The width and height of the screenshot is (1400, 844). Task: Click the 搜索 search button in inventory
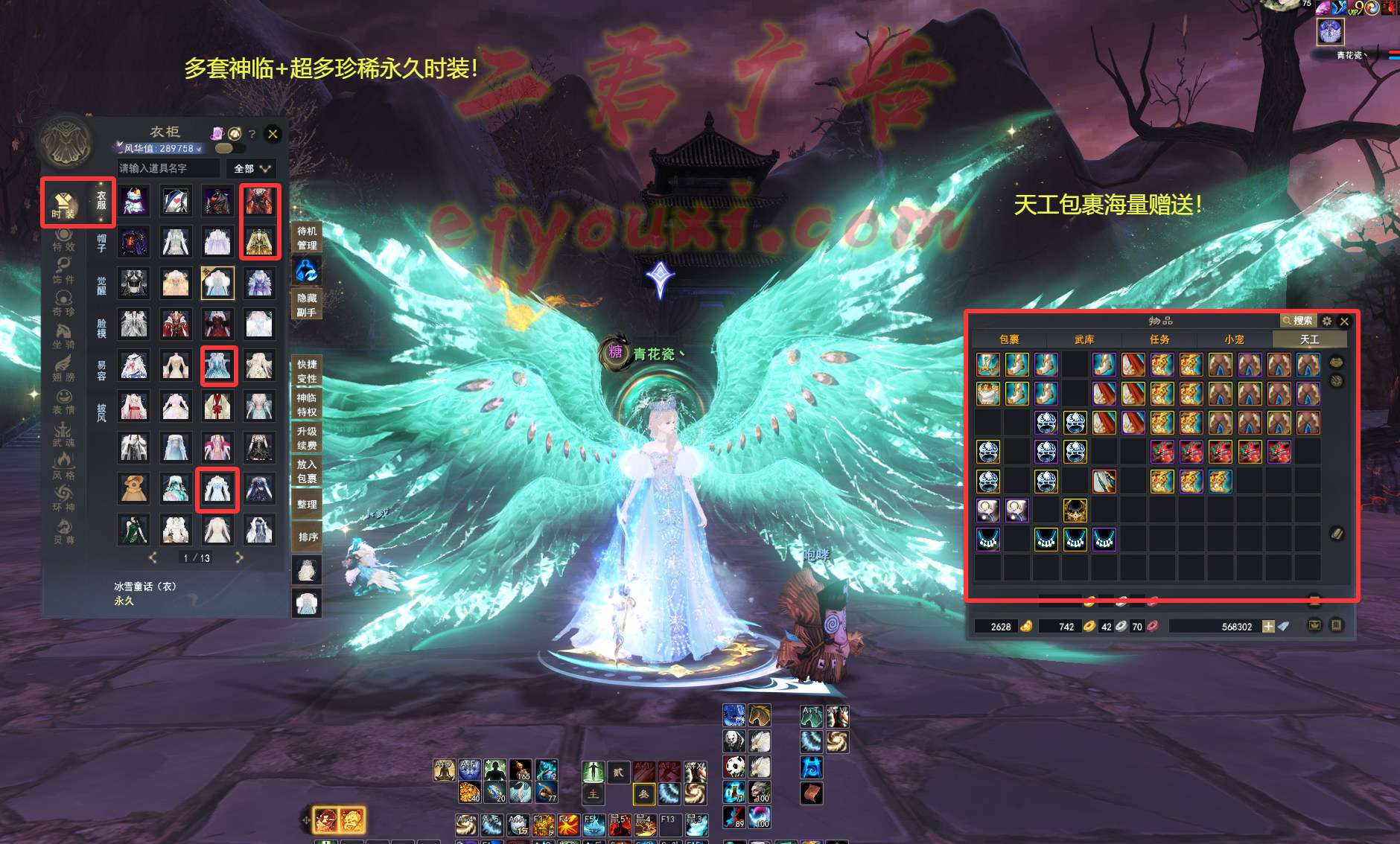click(x=1298, y=321)
